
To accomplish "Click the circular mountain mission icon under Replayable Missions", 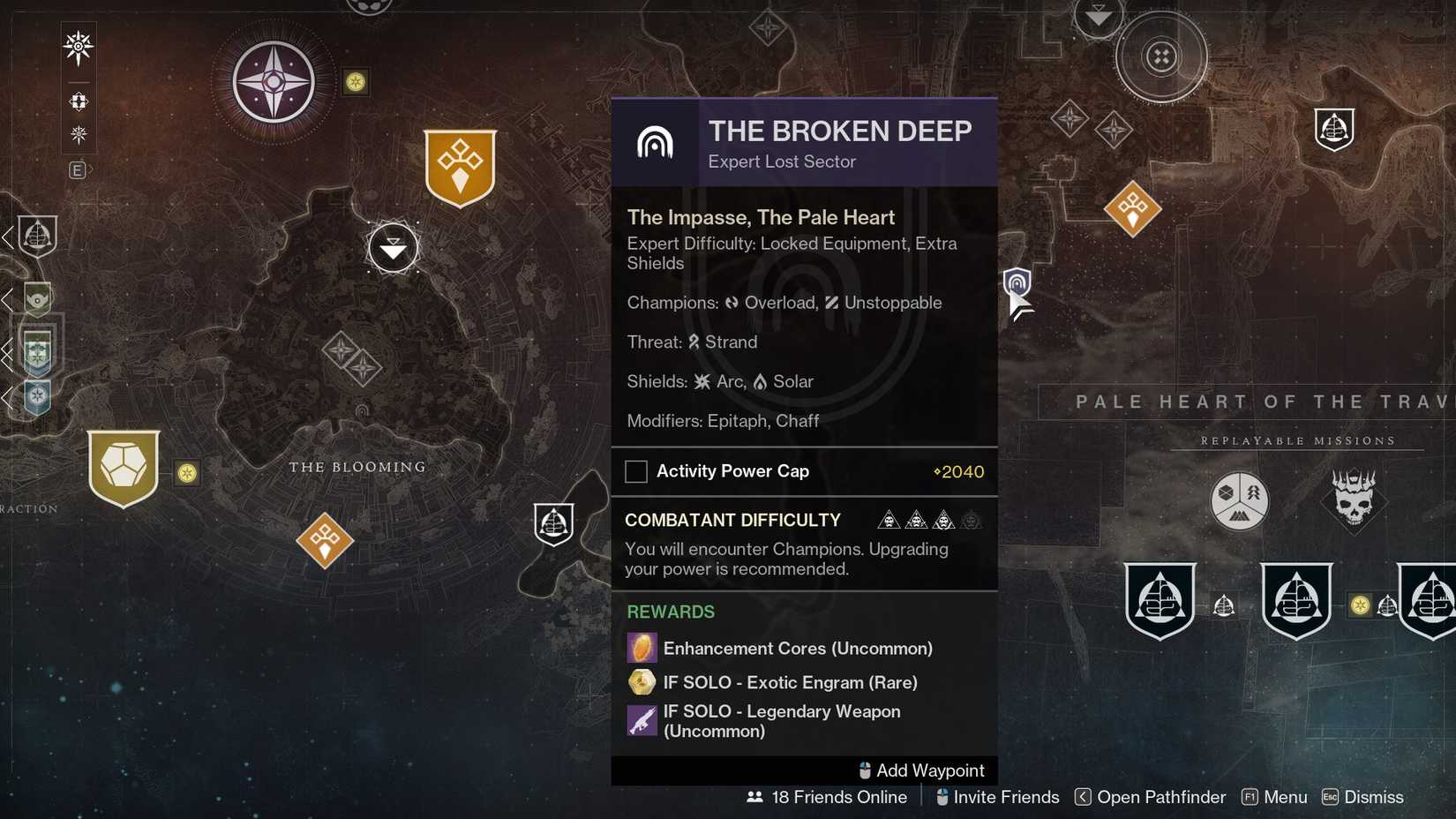I will pos(1240,501).
